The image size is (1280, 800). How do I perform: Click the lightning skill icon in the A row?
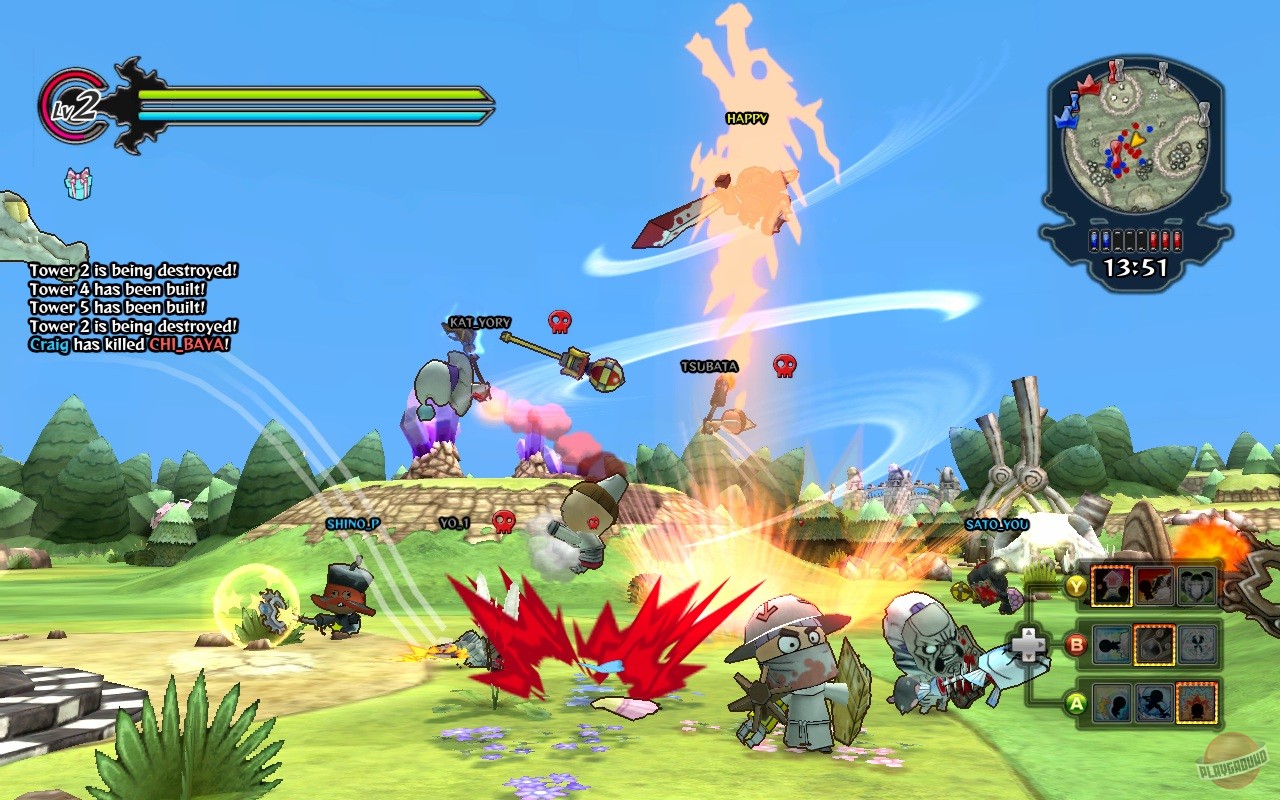[1112, 703]
